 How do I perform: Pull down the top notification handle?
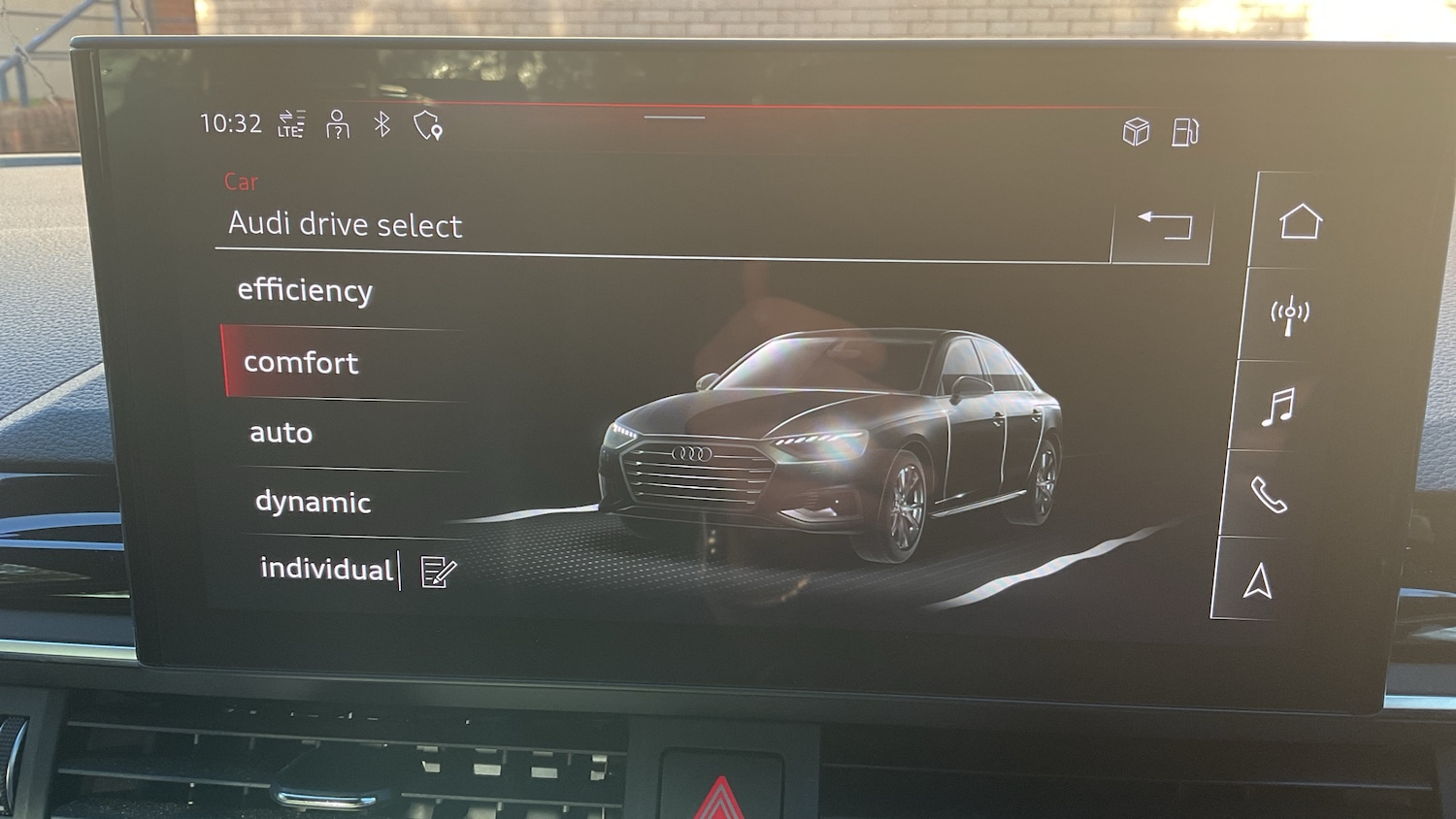point(676,117)
